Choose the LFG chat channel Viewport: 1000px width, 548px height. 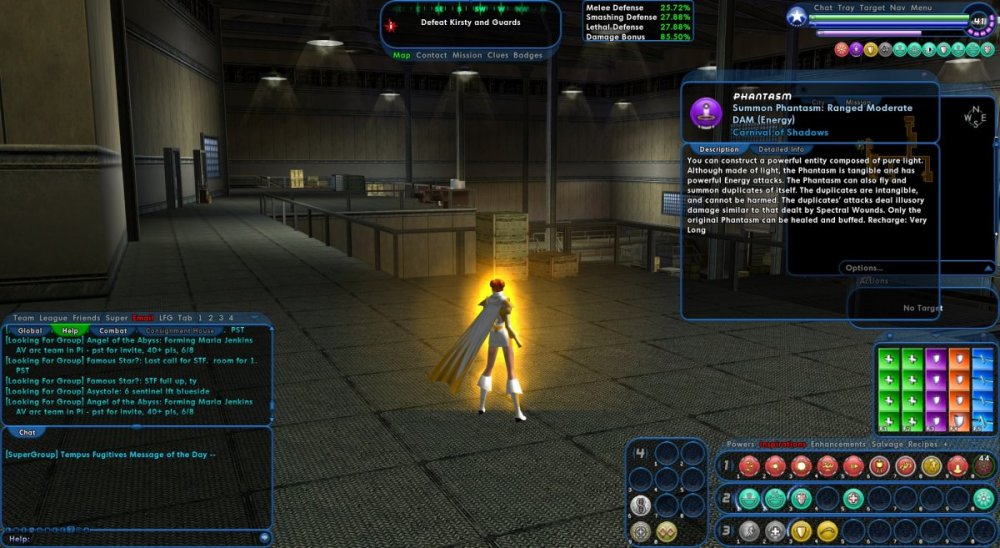pos(166,318)
